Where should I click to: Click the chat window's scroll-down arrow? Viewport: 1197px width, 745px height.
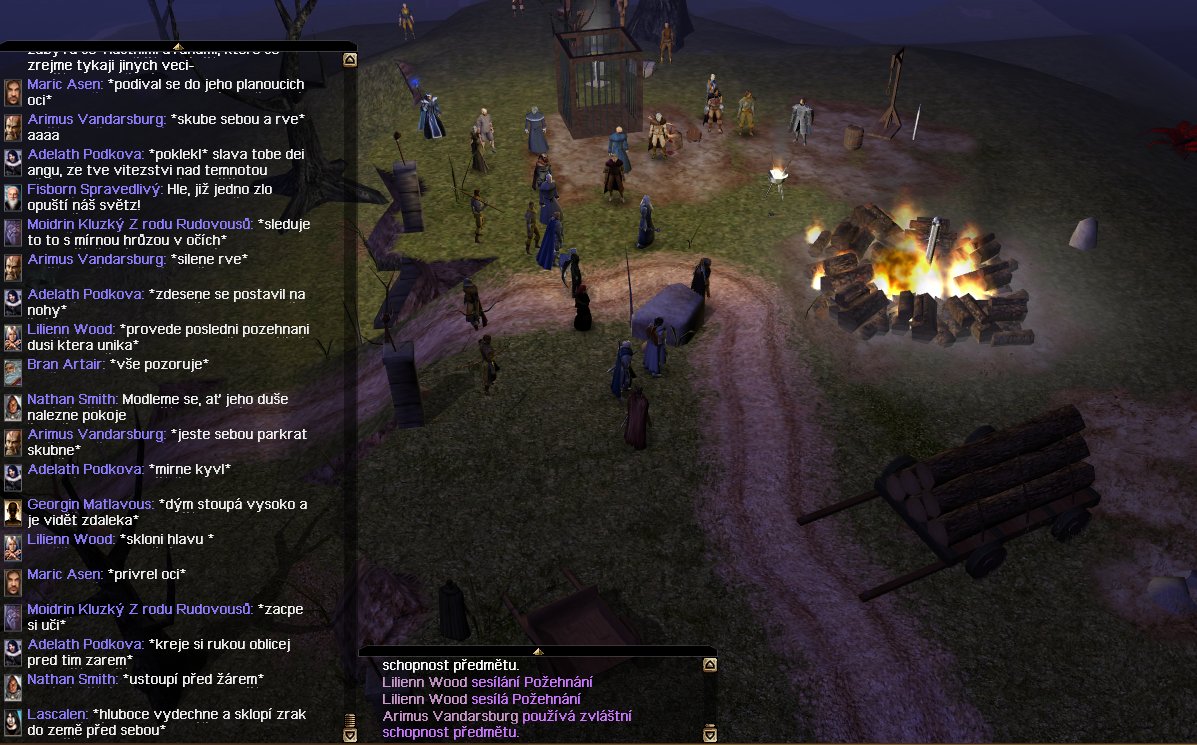(x=350, y=735)
